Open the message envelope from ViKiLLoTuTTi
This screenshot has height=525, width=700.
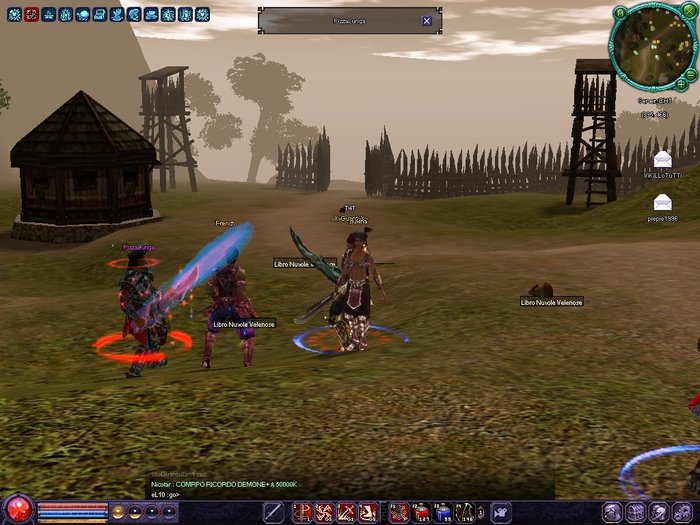(662, 161)
